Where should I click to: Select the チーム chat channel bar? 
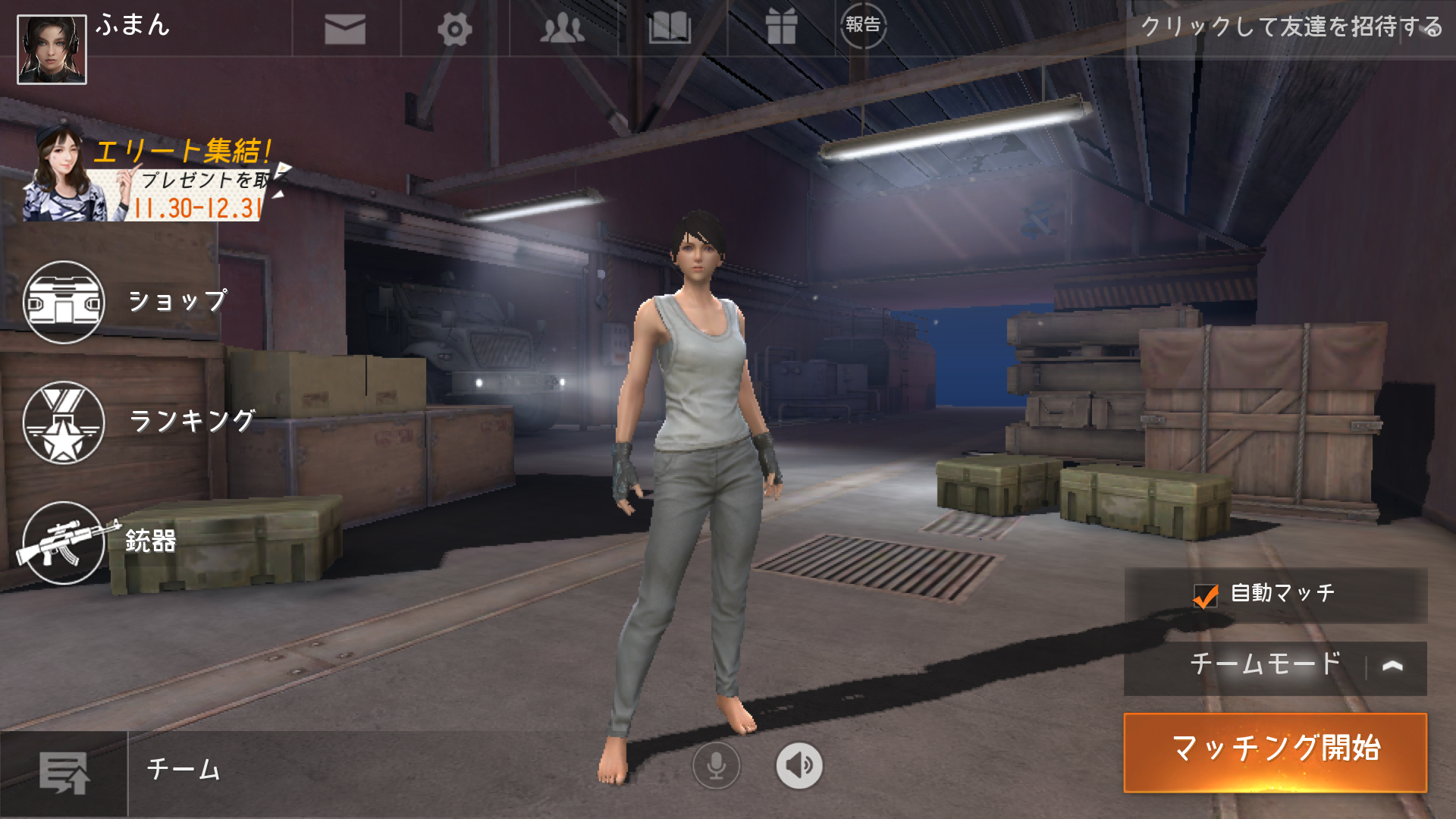click(x=364, y=770)
